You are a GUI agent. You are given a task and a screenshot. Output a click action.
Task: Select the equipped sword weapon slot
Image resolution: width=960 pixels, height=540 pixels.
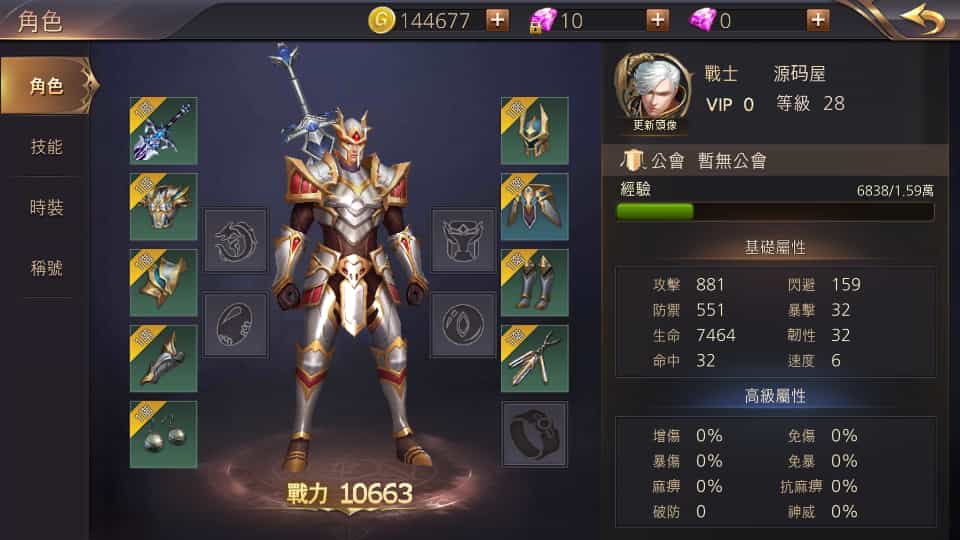coord(163,131)
